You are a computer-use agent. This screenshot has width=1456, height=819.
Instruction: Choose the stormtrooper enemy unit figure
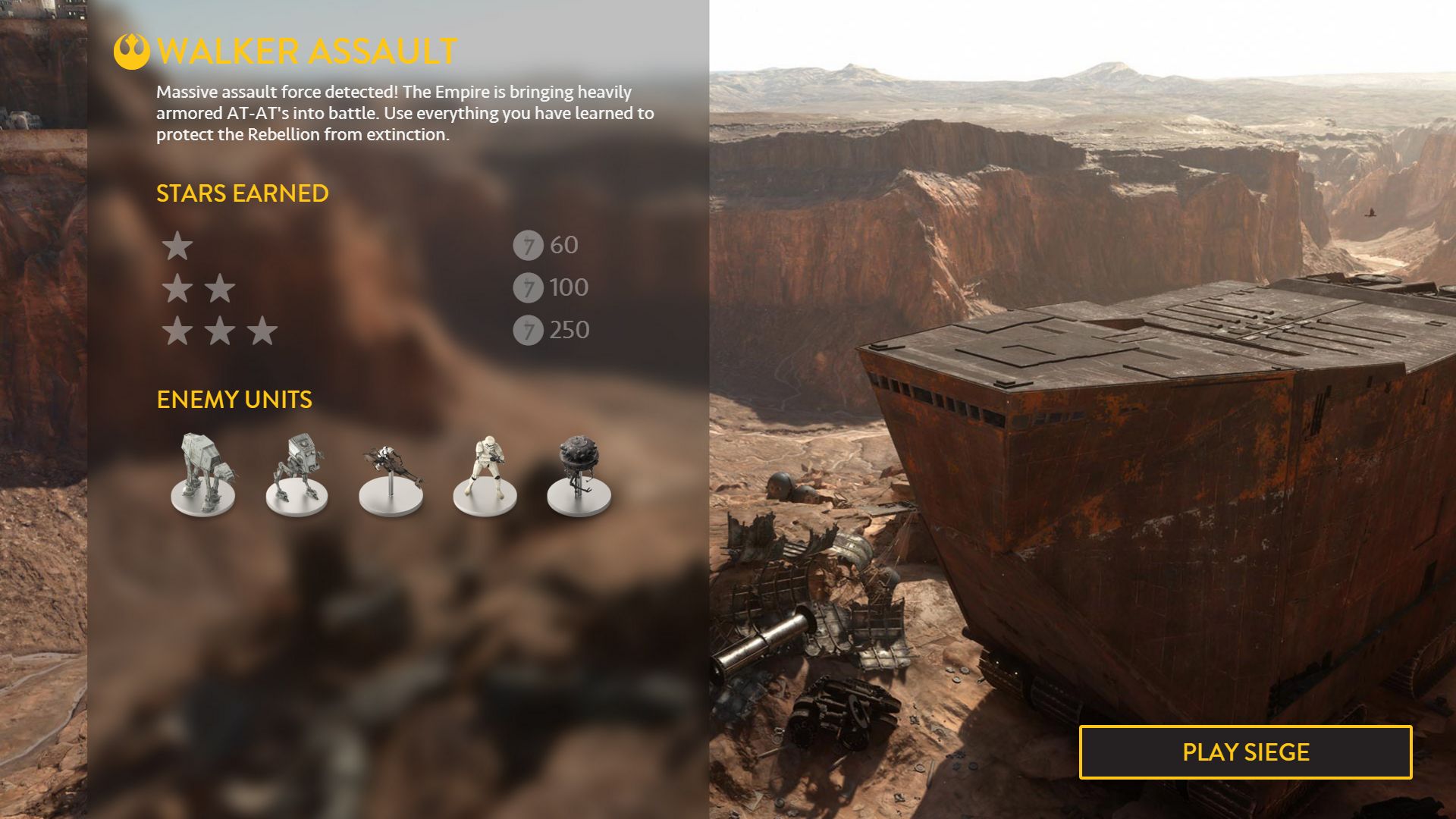click(485, 474)
